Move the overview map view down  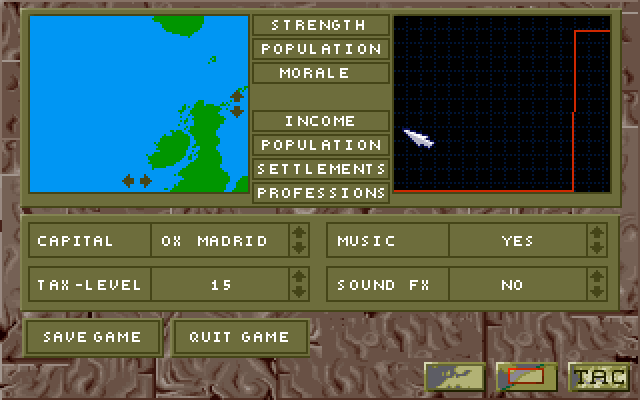click(x=237, y=111)
